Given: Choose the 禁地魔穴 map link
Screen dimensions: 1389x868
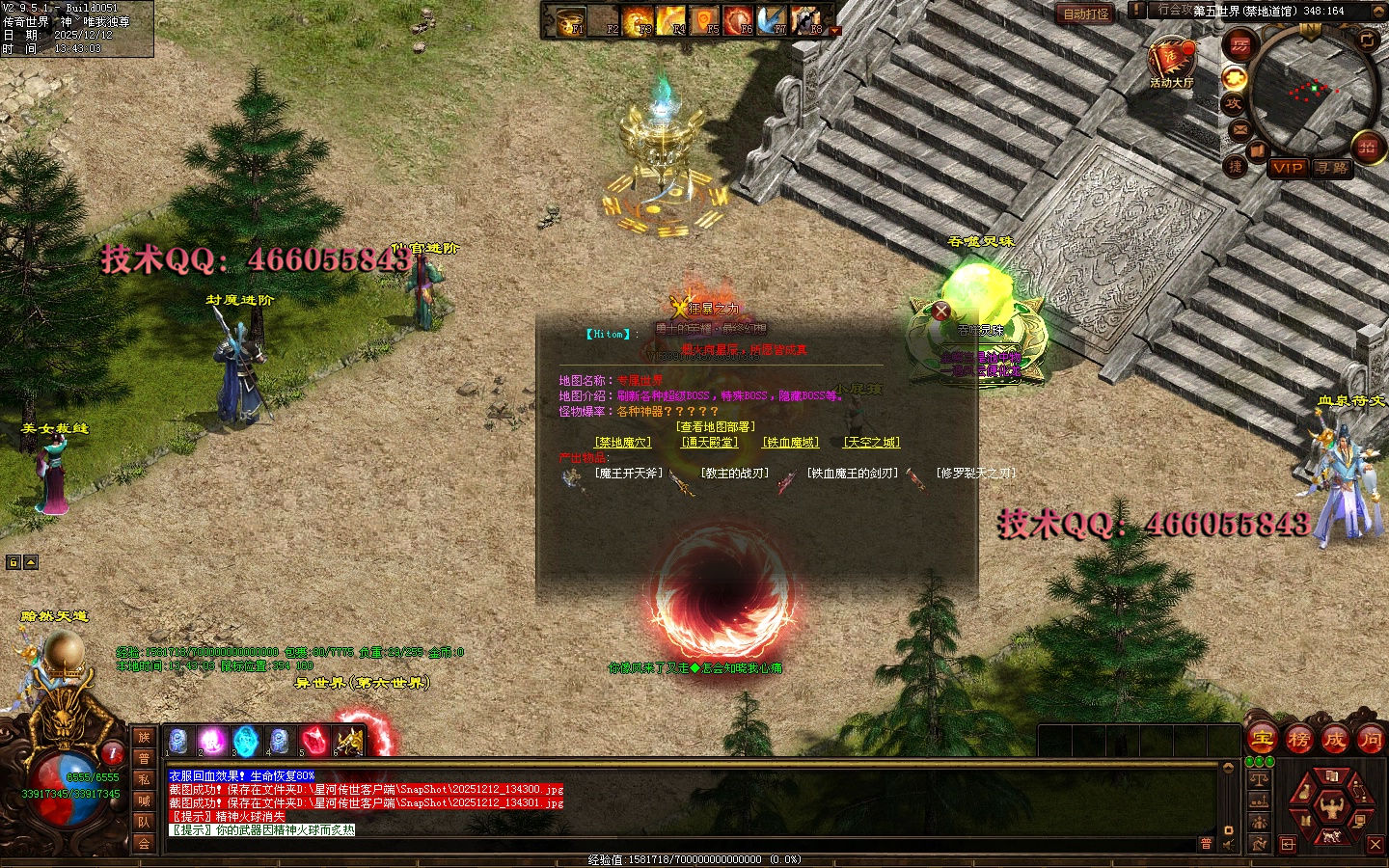Looking at the screenshot, I should [x=624, y=443].
